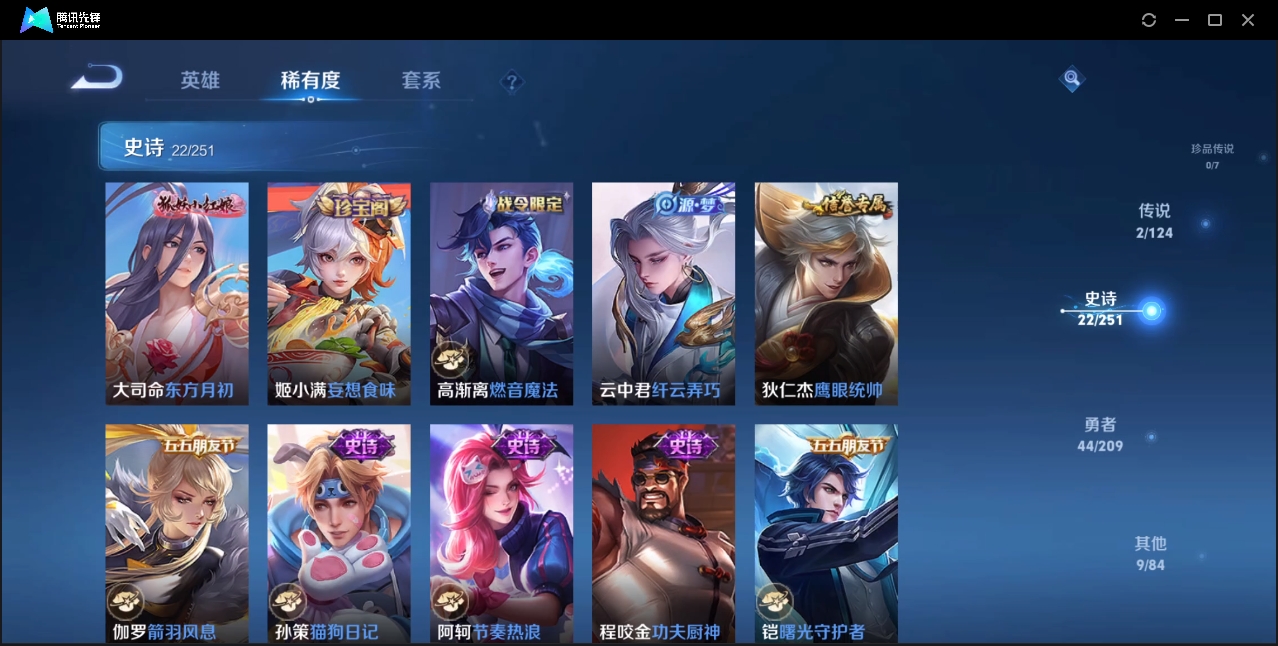This screenshot has width=1278, height=646.
Task: Go back using the return arrow
Action: [97, 78]
